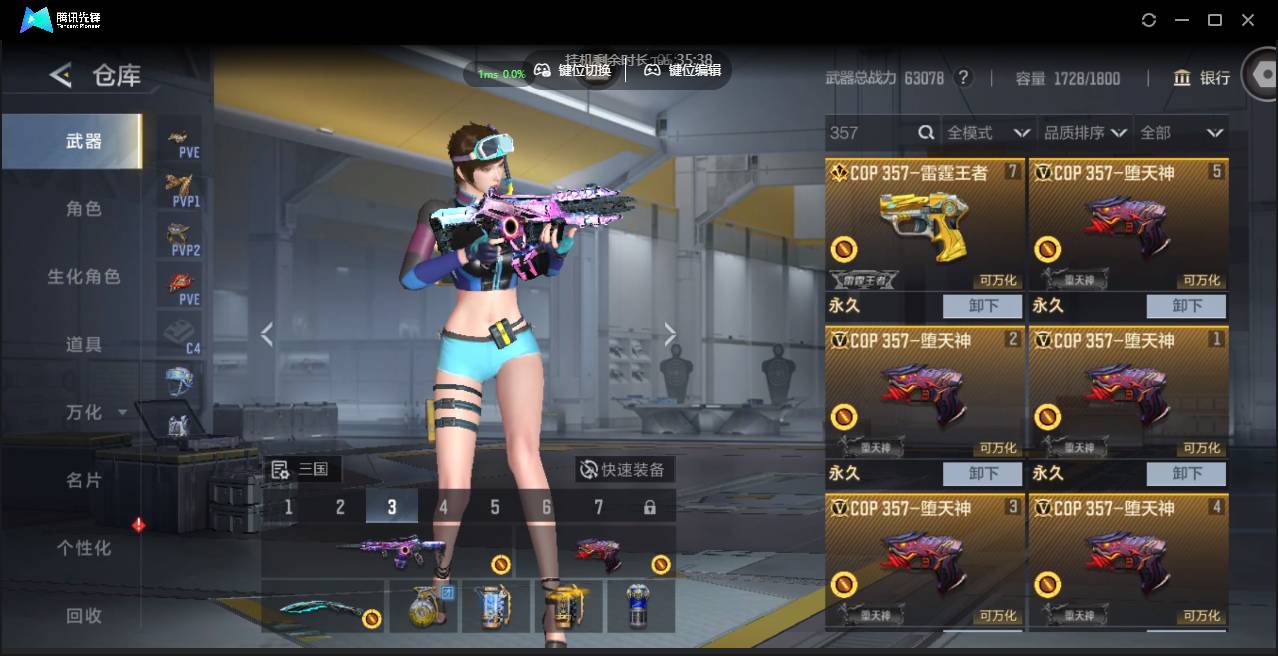The width and height of the screenshot is (1278, 656).
Task: Choose the 个性化 personalization tab
Action: (84, 548)
